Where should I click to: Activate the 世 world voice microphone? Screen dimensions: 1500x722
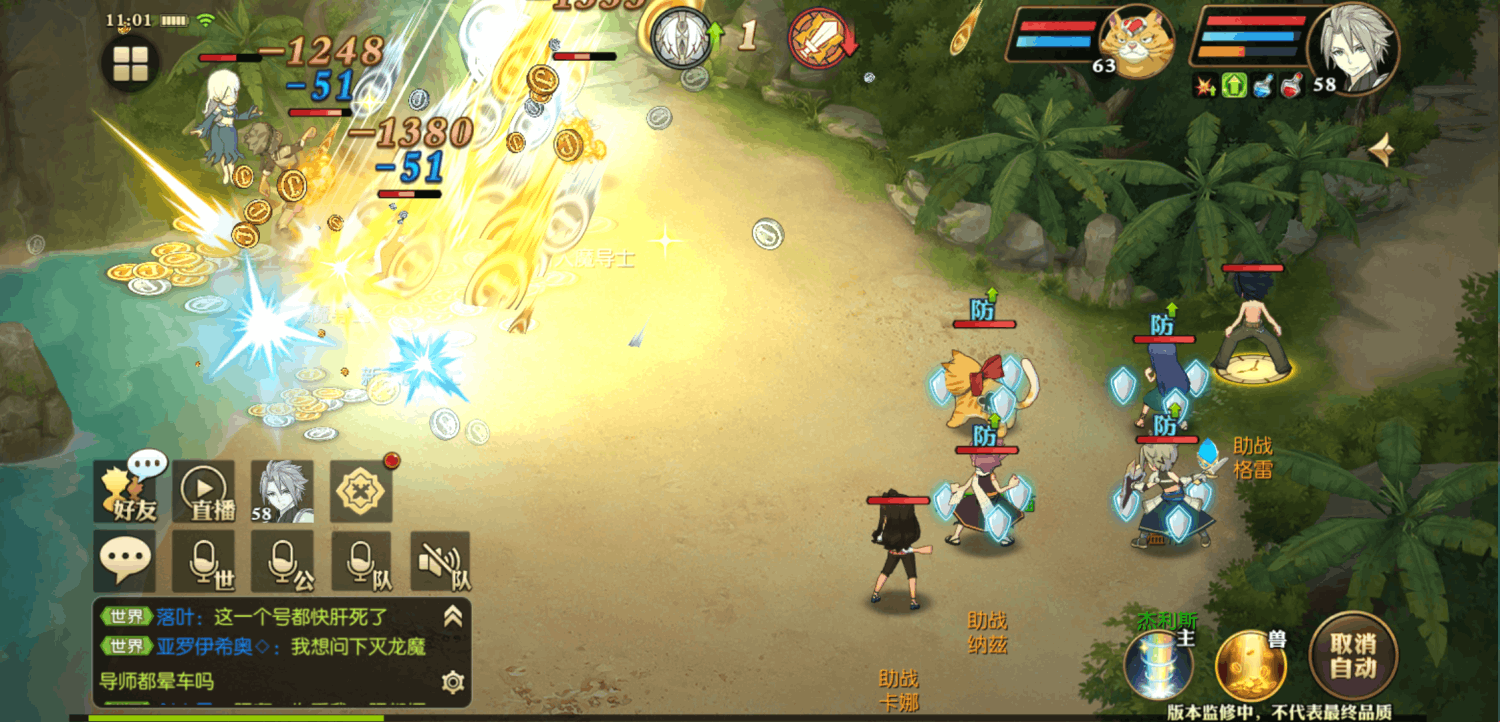205,561
